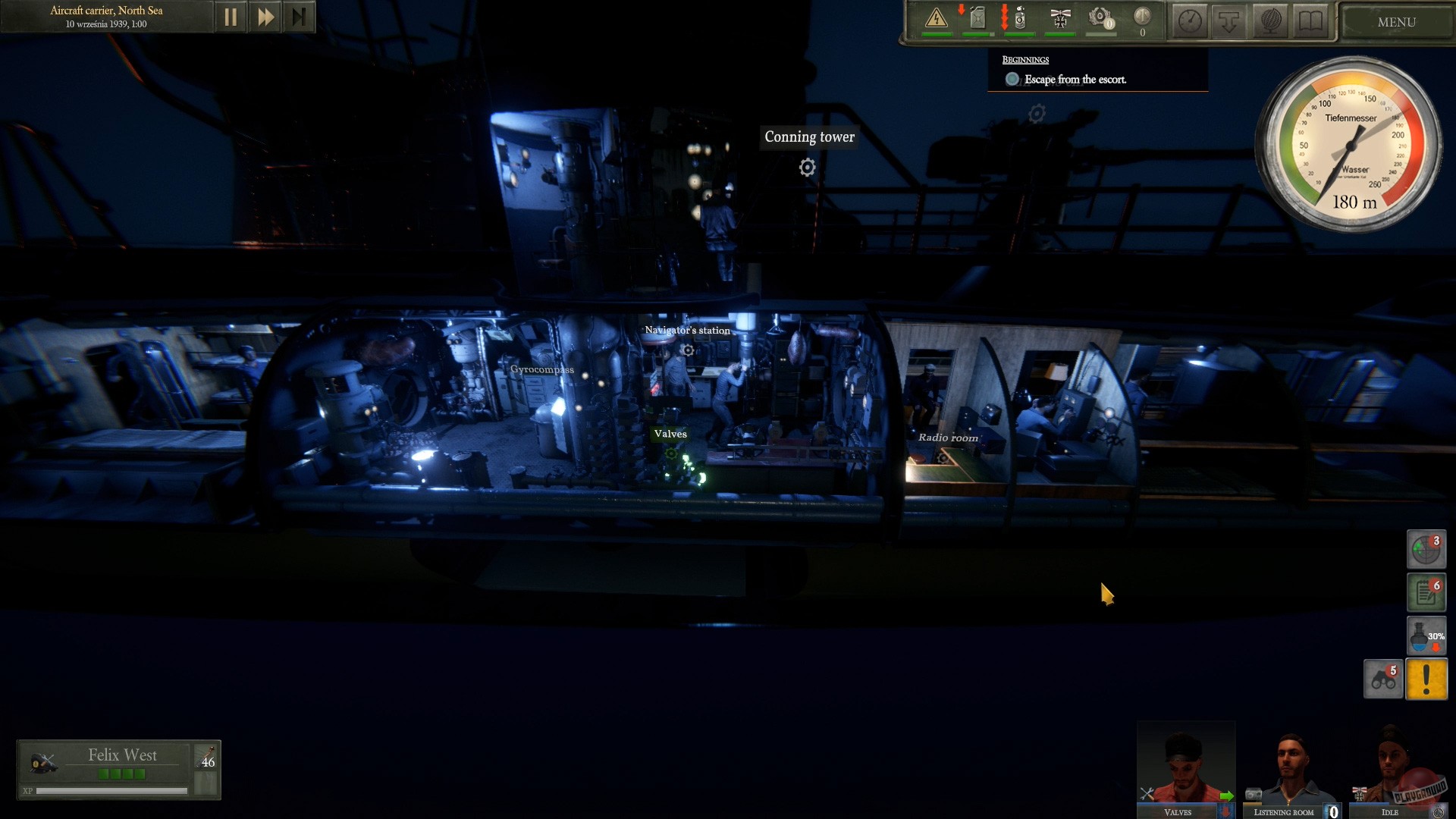
Task: Toggle the Conning tower station gear
Action: (x=806, y=168)
